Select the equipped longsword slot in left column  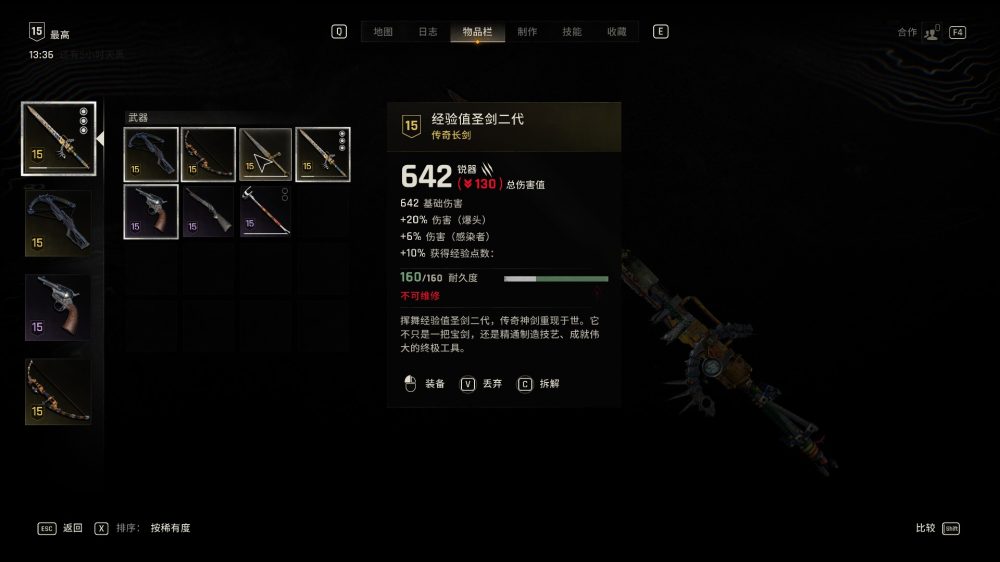tap(58, 138)
